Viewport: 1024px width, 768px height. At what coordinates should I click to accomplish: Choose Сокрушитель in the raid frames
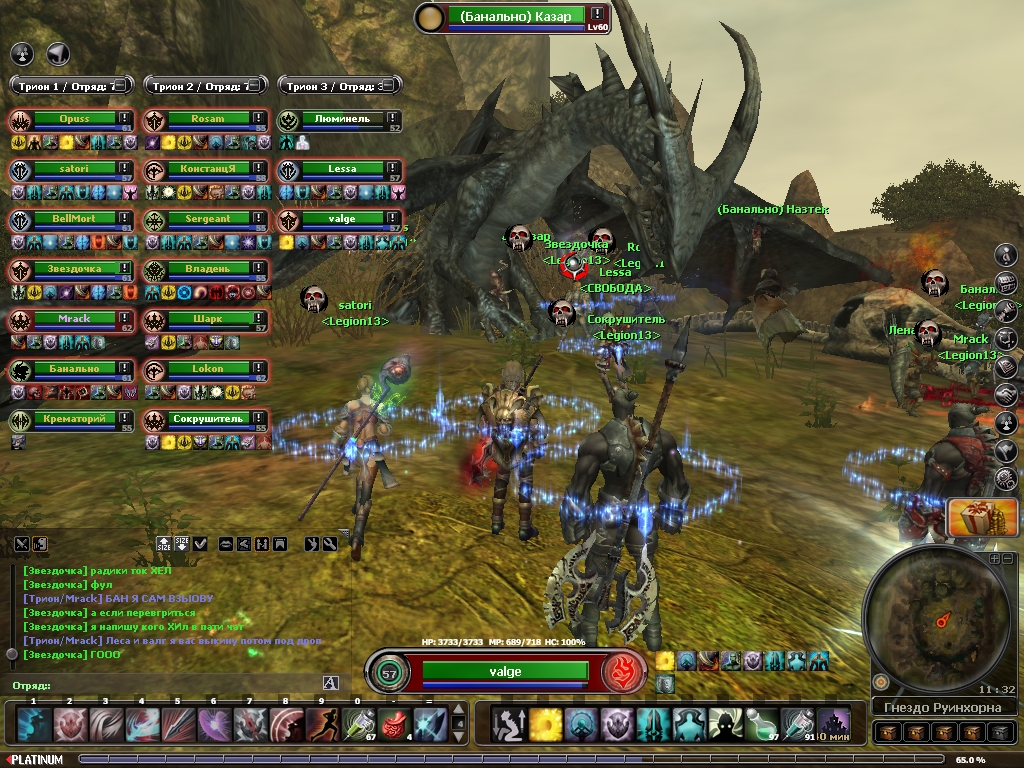[208, 419]
